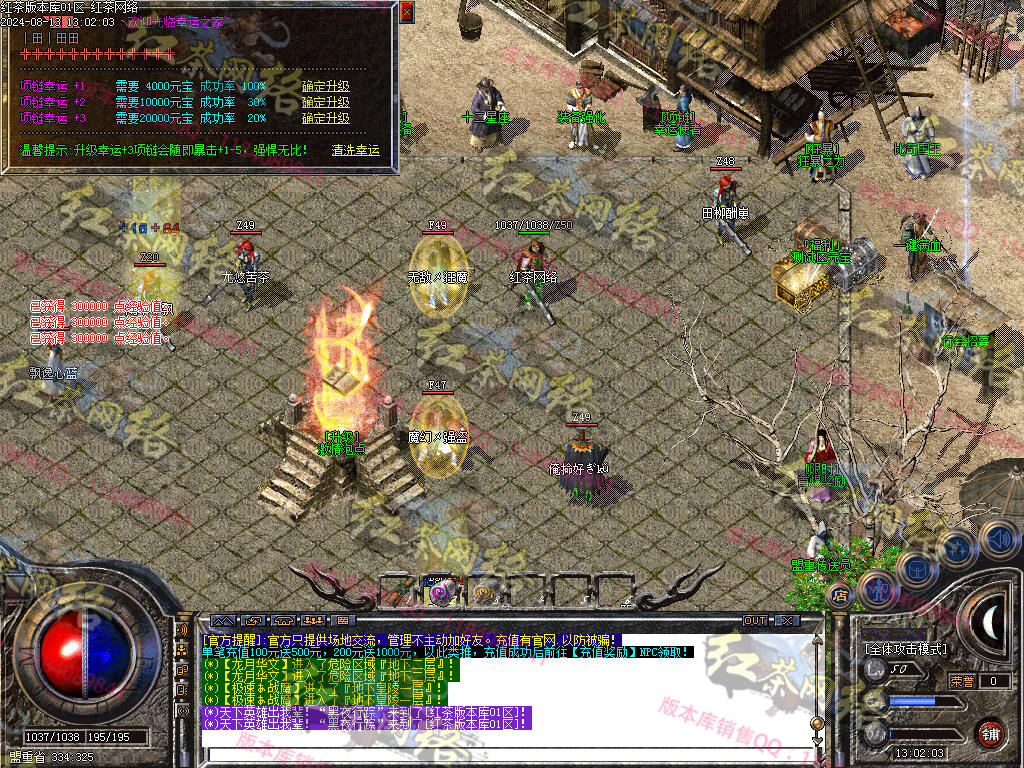Close the necklace luck upgrade dialog
Viewport: 1024px width, 768px height.
[x=406, y=12]
